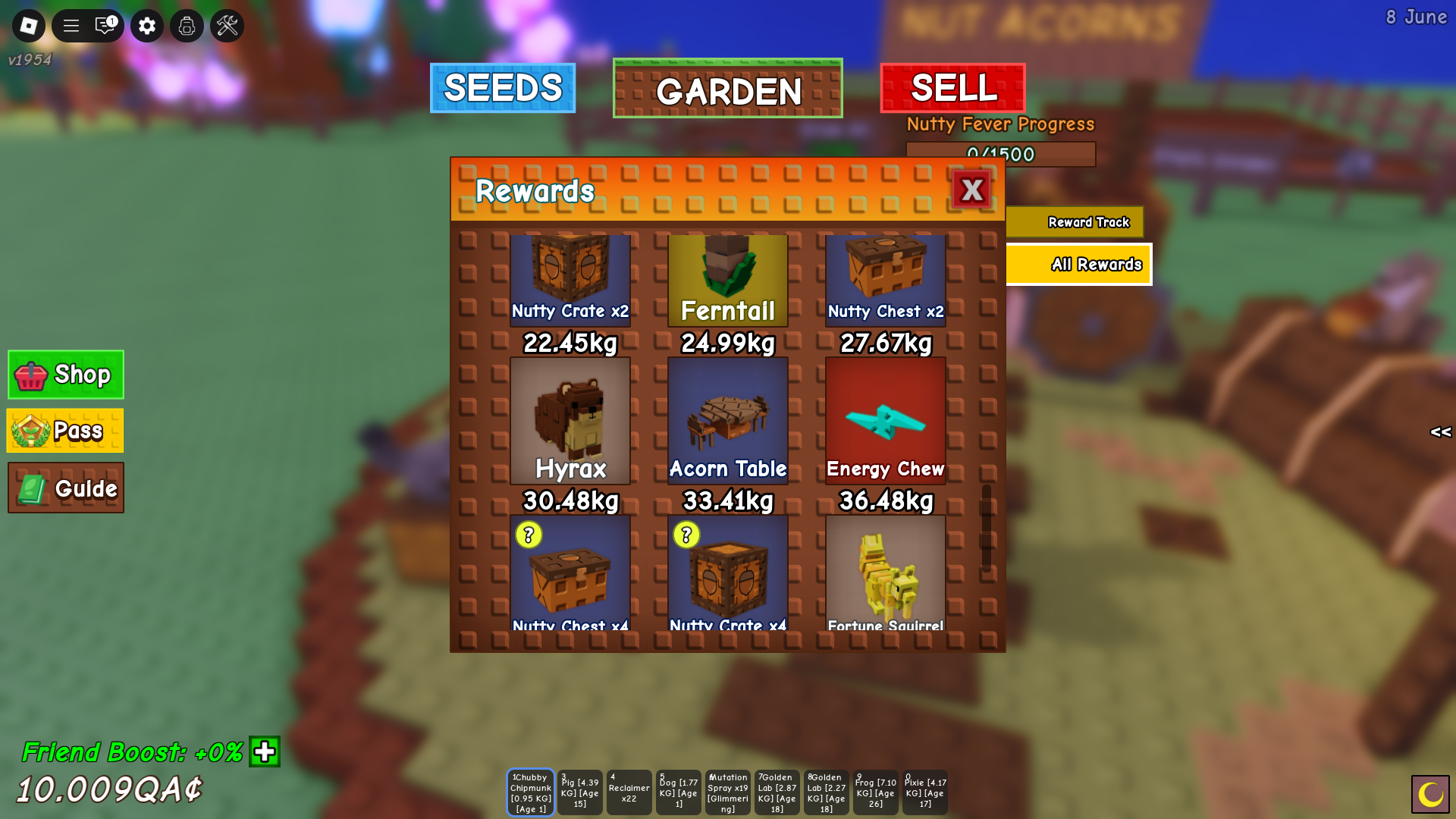1456x819 pixels.
Task: Open the SELL button
Action: 953,88
